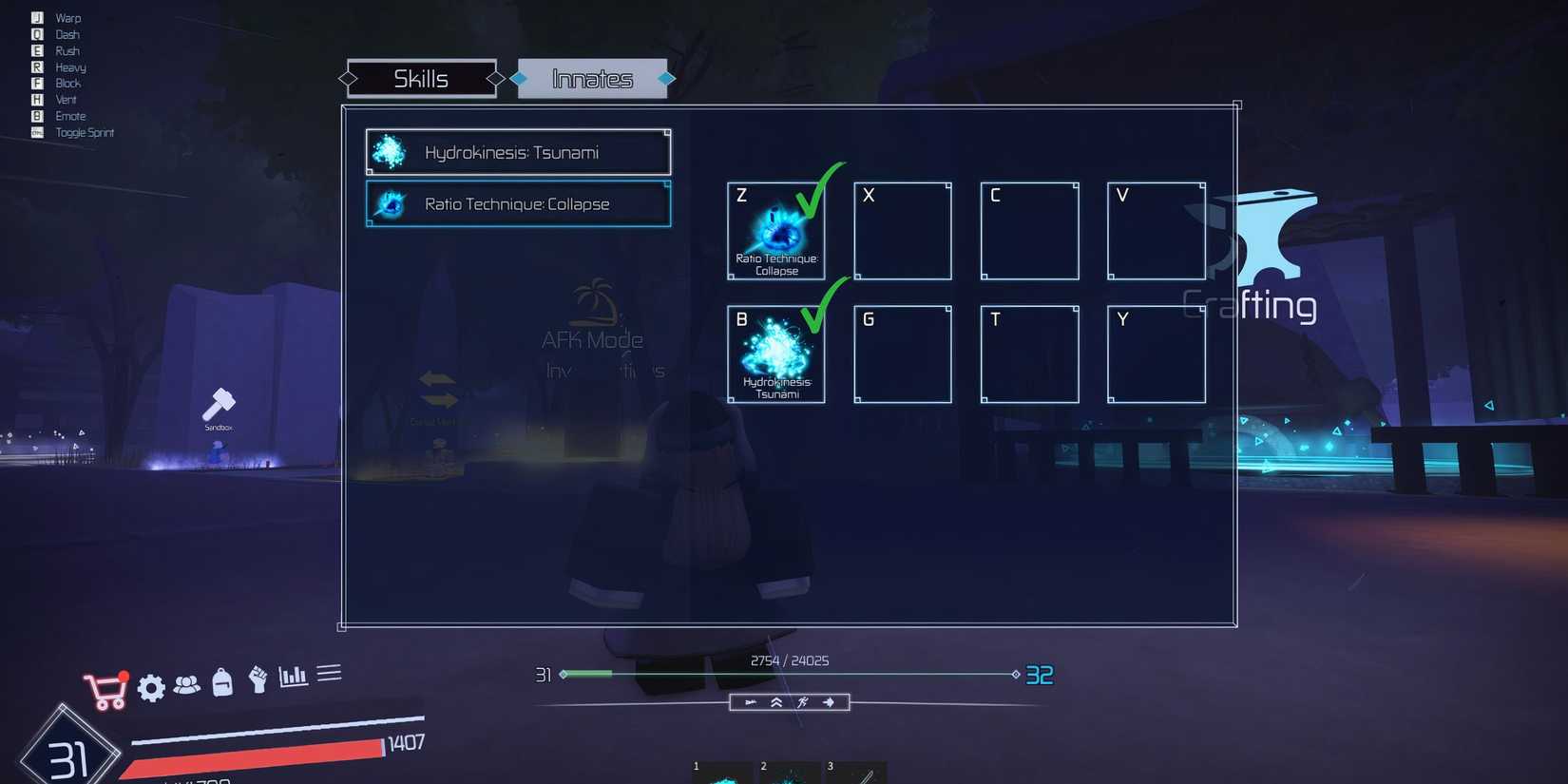Expand the double-chevron panel above the hotbar
This screenshot has width=1568, height=784.
coord(775,702)
